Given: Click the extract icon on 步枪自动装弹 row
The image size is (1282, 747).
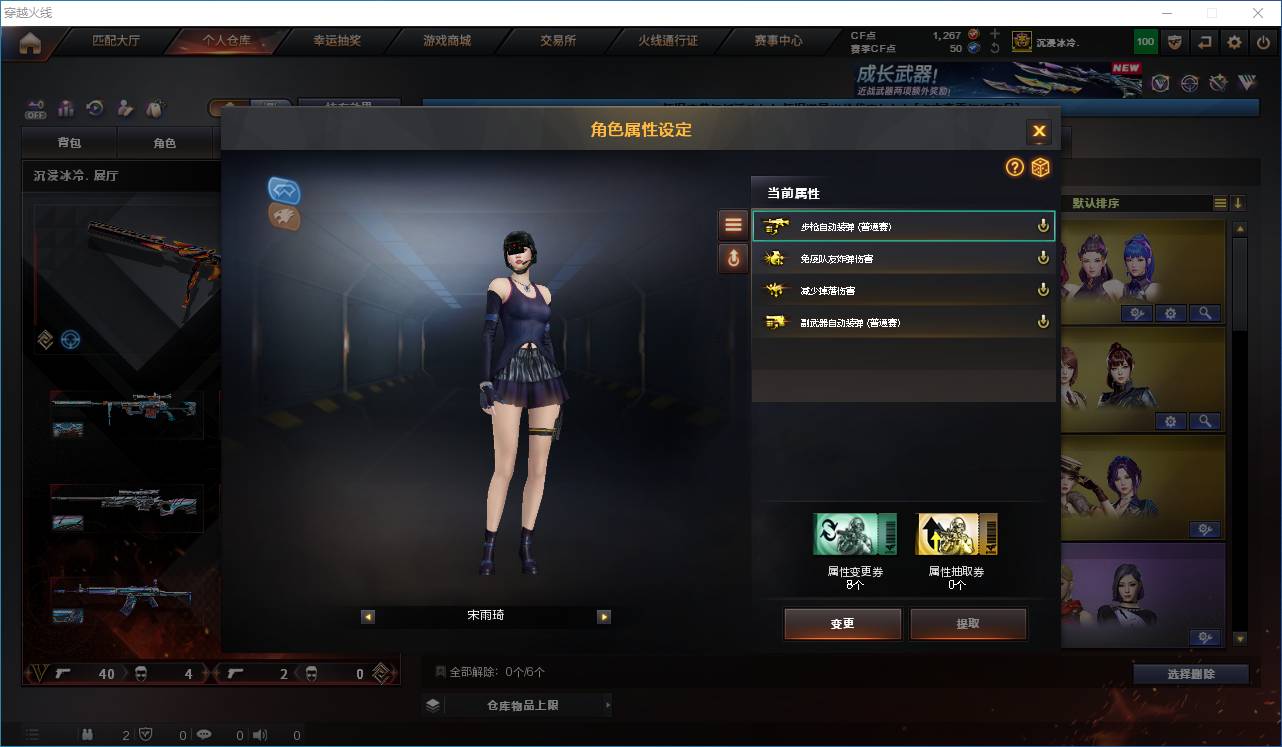Looking at the screenshot, I should pyautogui.click(x=1043, y=225).
